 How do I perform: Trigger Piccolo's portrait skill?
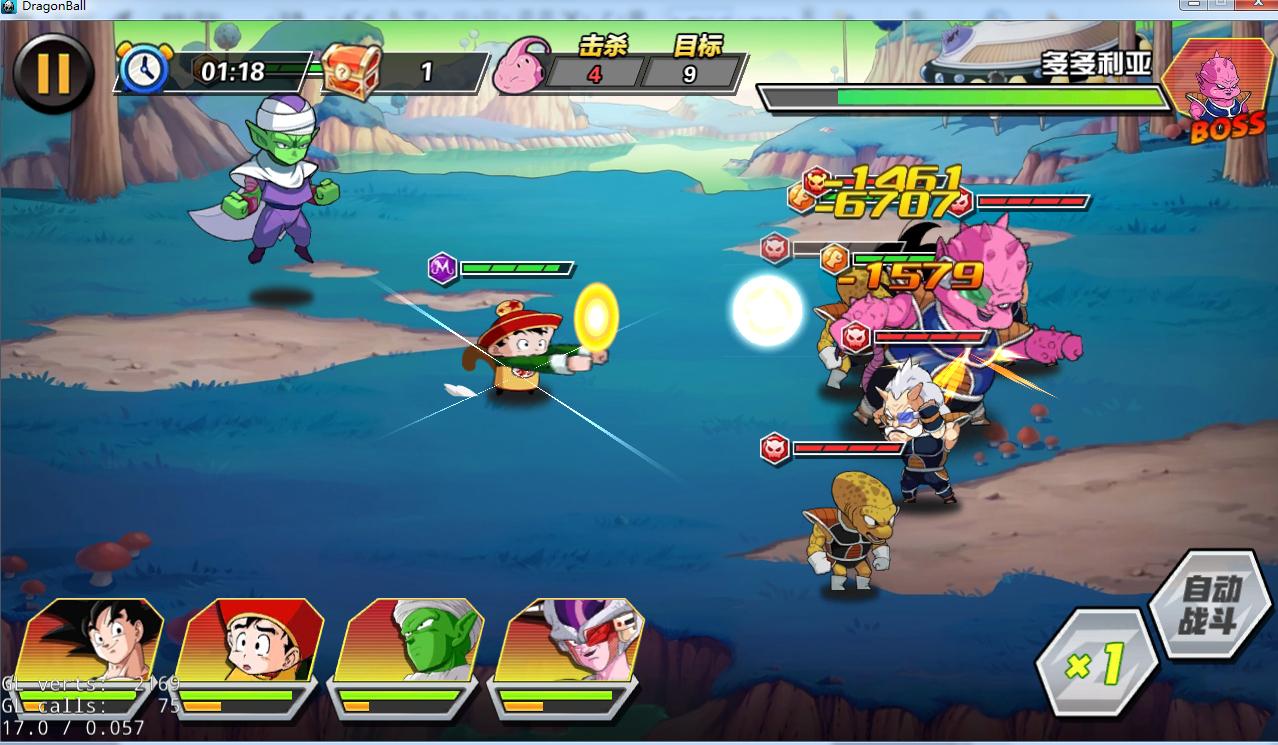pyautogui.click(x=410, y=643)
